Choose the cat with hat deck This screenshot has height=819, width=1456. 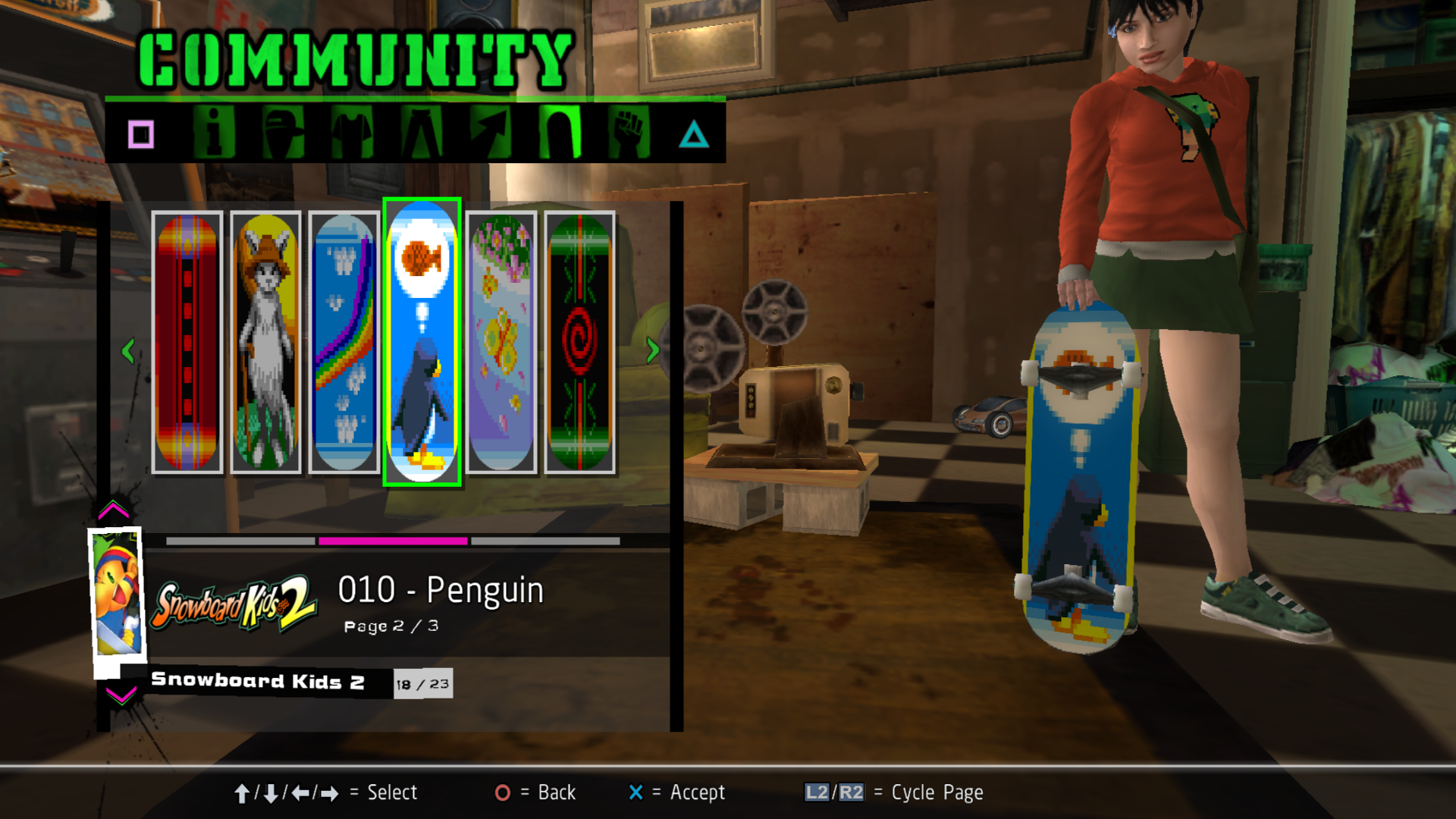[x=265, y=343]
